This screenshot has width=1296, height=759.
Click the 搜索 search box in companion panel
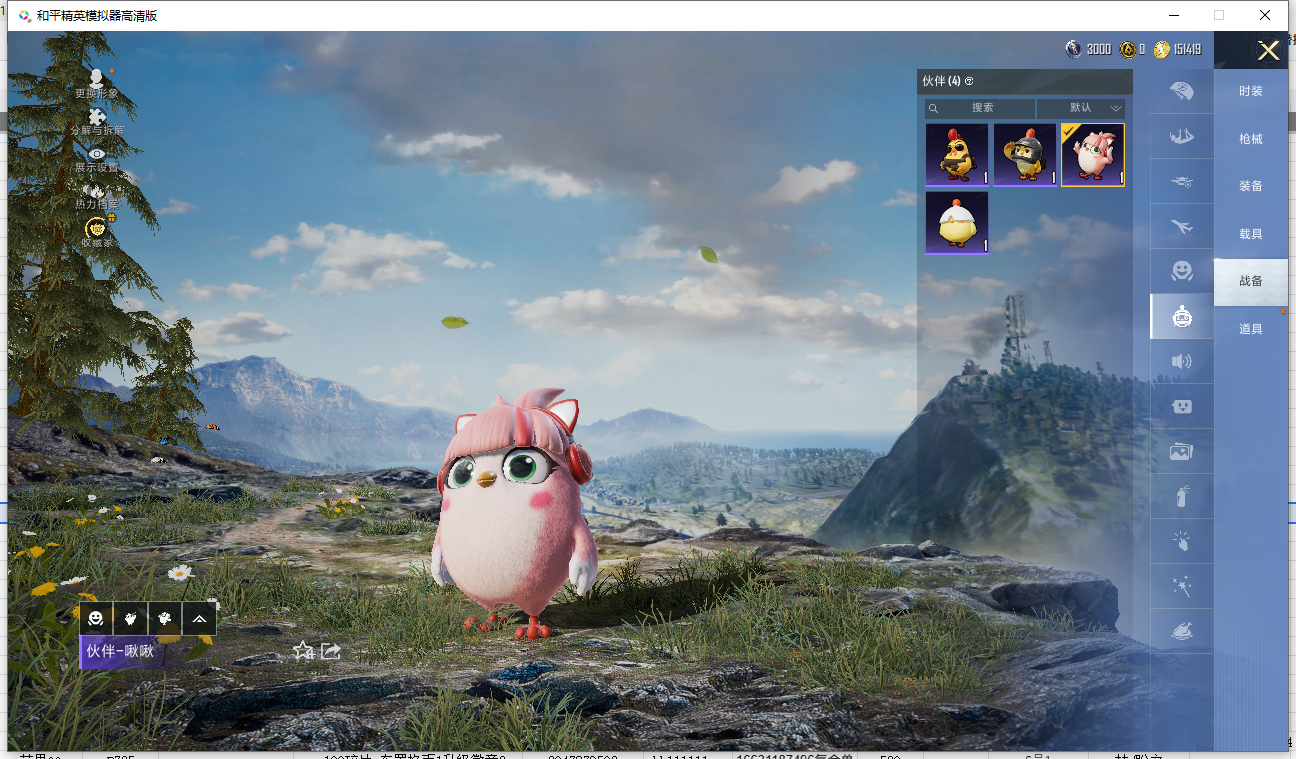click(980, 108)
